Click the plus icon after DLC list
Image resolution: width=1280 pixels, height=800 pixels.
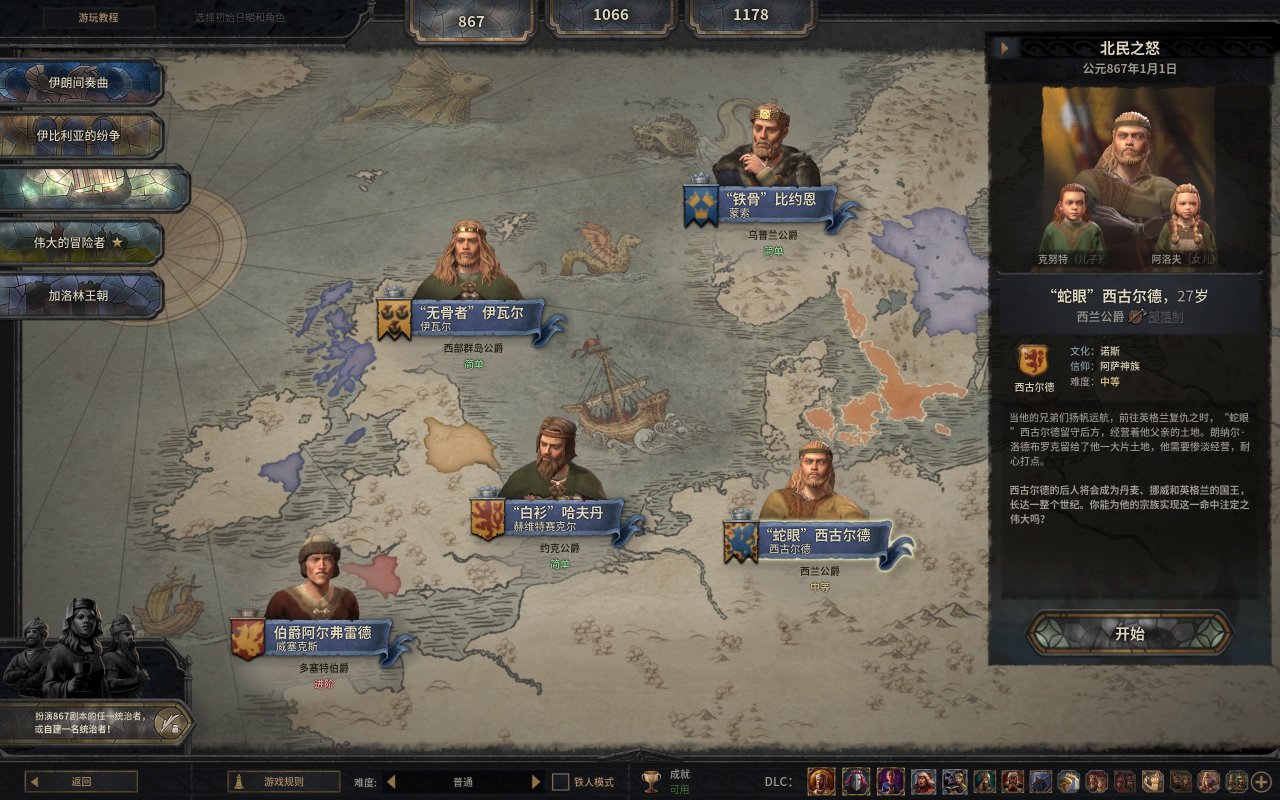(1262, 782)
